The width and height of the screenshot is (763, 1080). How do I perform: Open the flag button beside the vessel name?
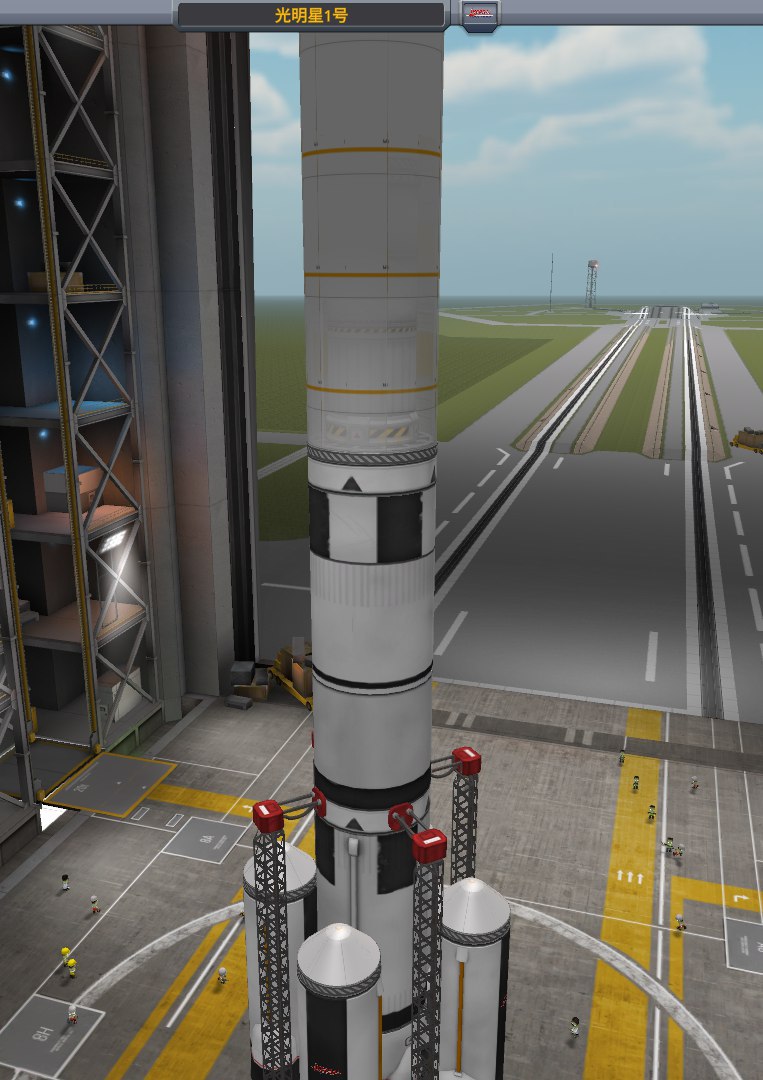[481, 14]
